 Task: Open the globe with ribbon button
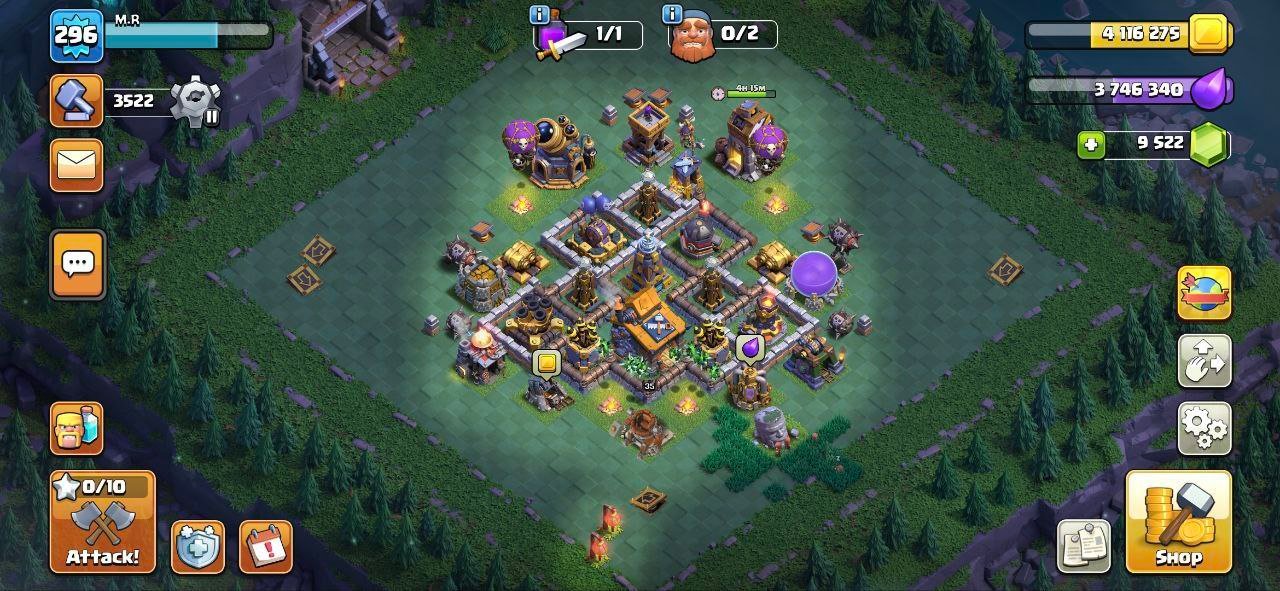click(1204, 293)
